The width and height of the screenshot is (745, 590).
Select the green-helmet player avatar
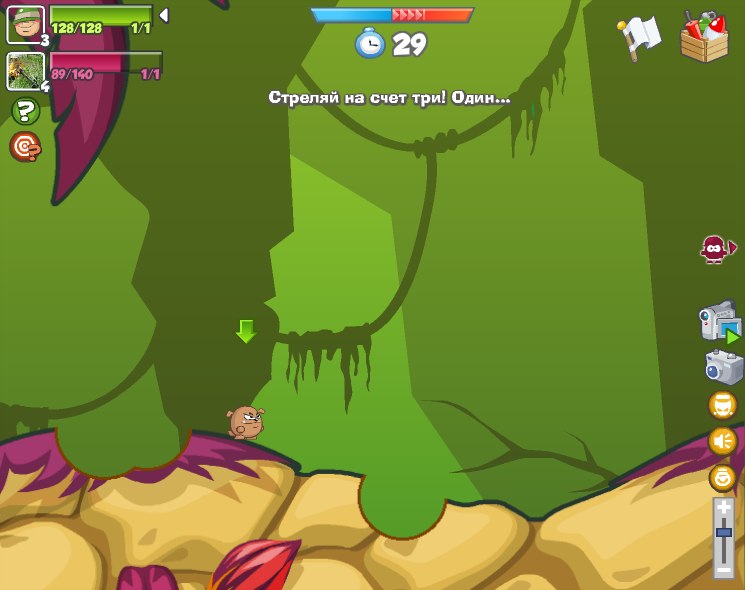(25, 24)
